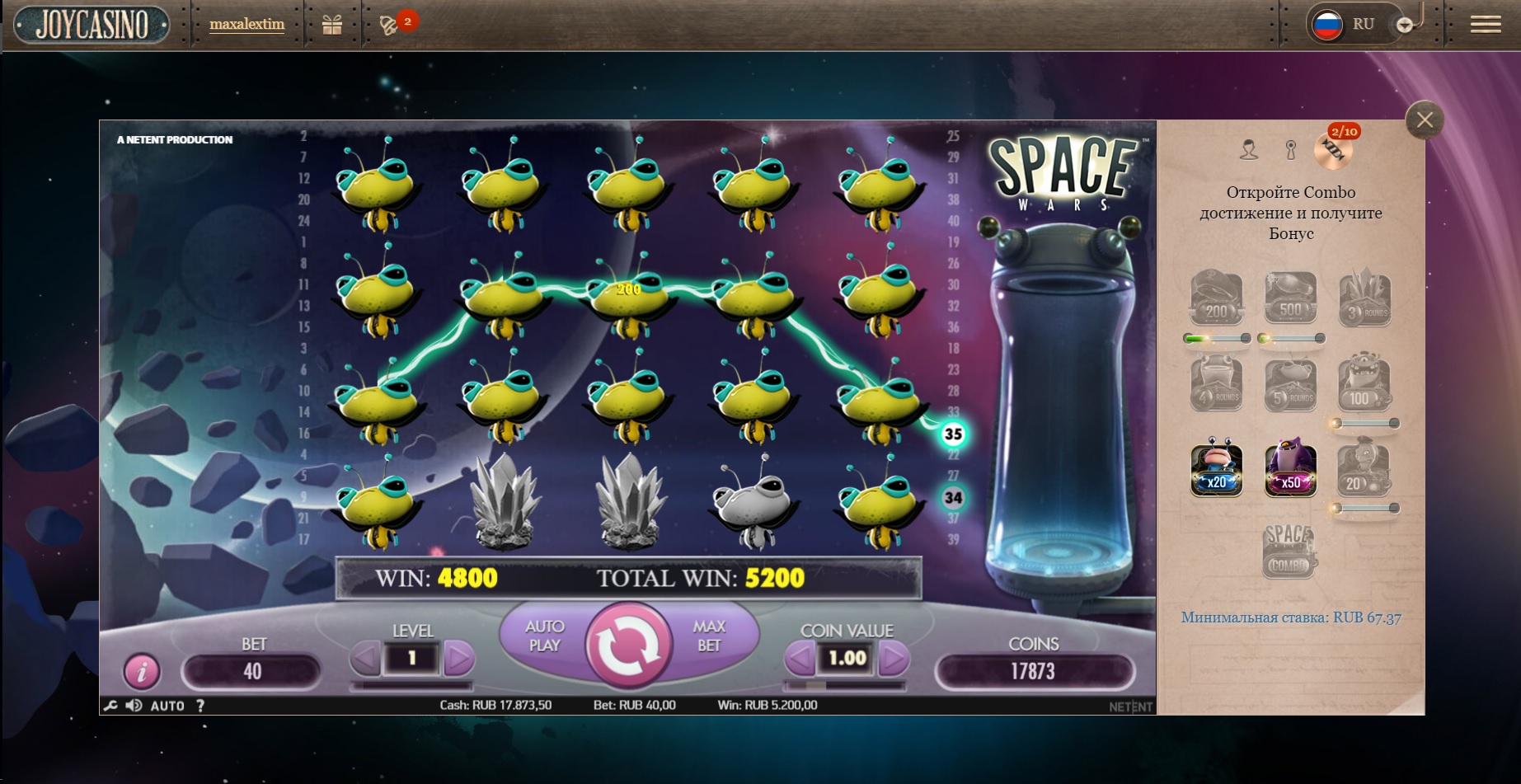The image size is (1521, 784).
Task: Spin the reels with the pink button
Action: coord(627,646)
